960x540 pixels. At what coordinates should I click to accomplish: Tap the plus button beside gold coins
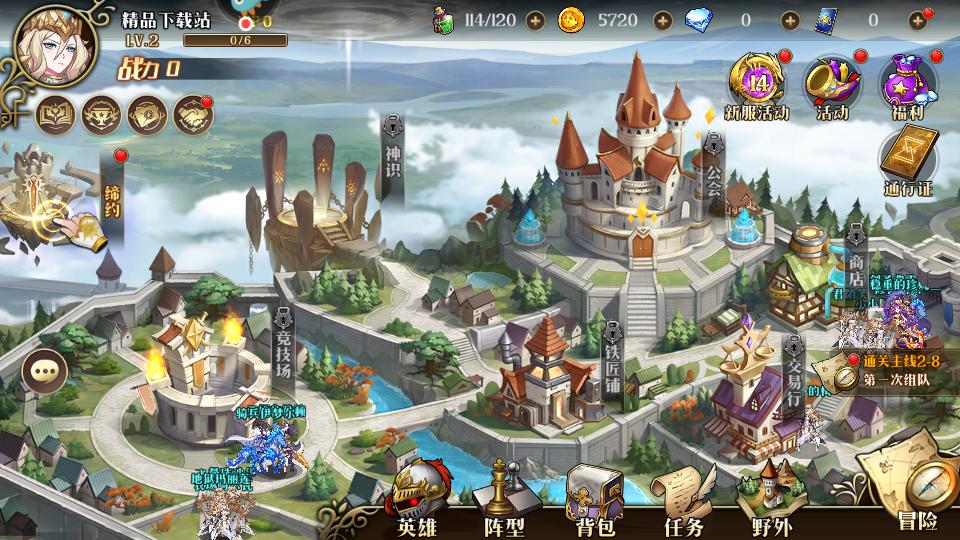point(662,20)
